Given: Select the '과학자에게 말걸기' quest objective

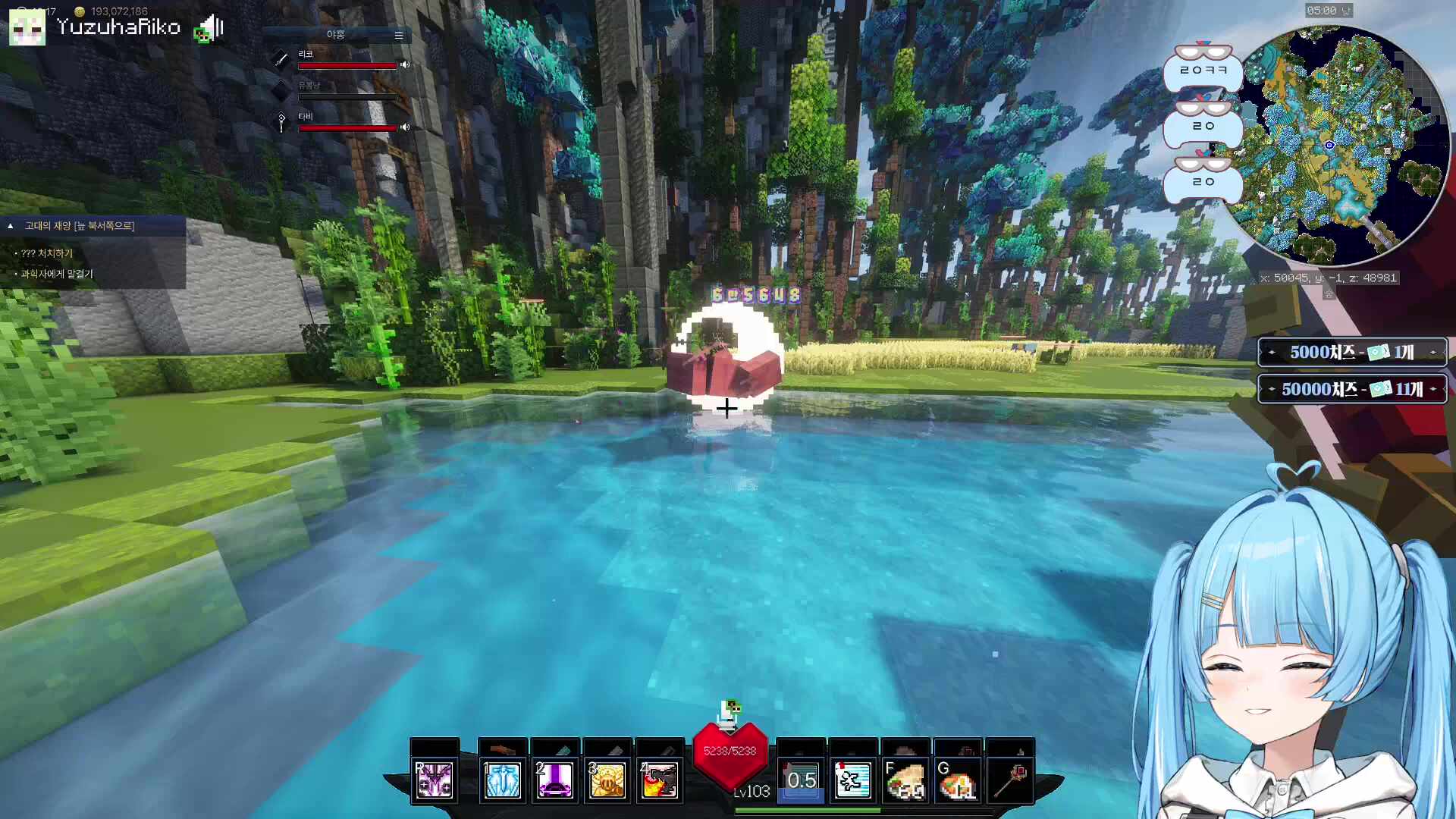Looking at the screenshot, I should [57, 274].
